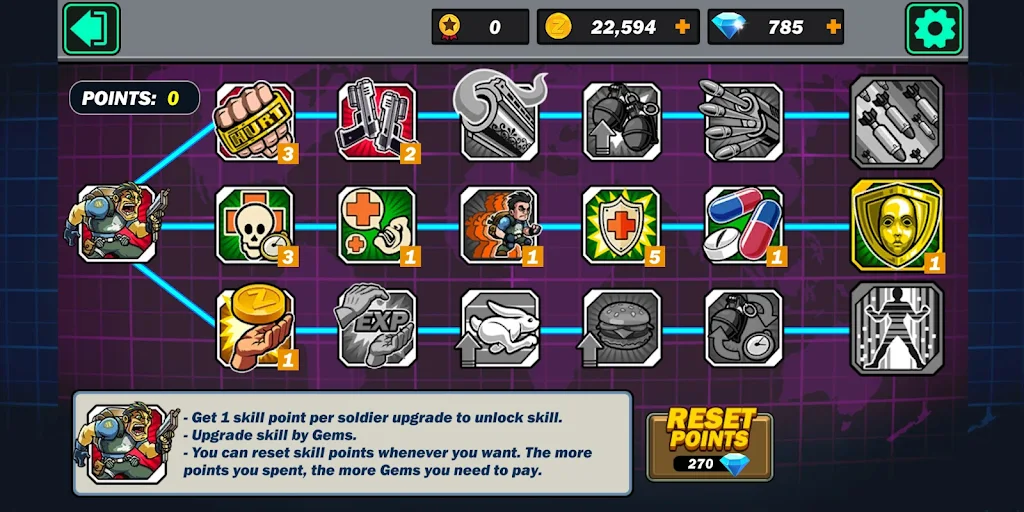The width and height of the screenshot is (1024, 512).
Task: Choose the hamburger upgrade skill
Action: coord(622,328)
